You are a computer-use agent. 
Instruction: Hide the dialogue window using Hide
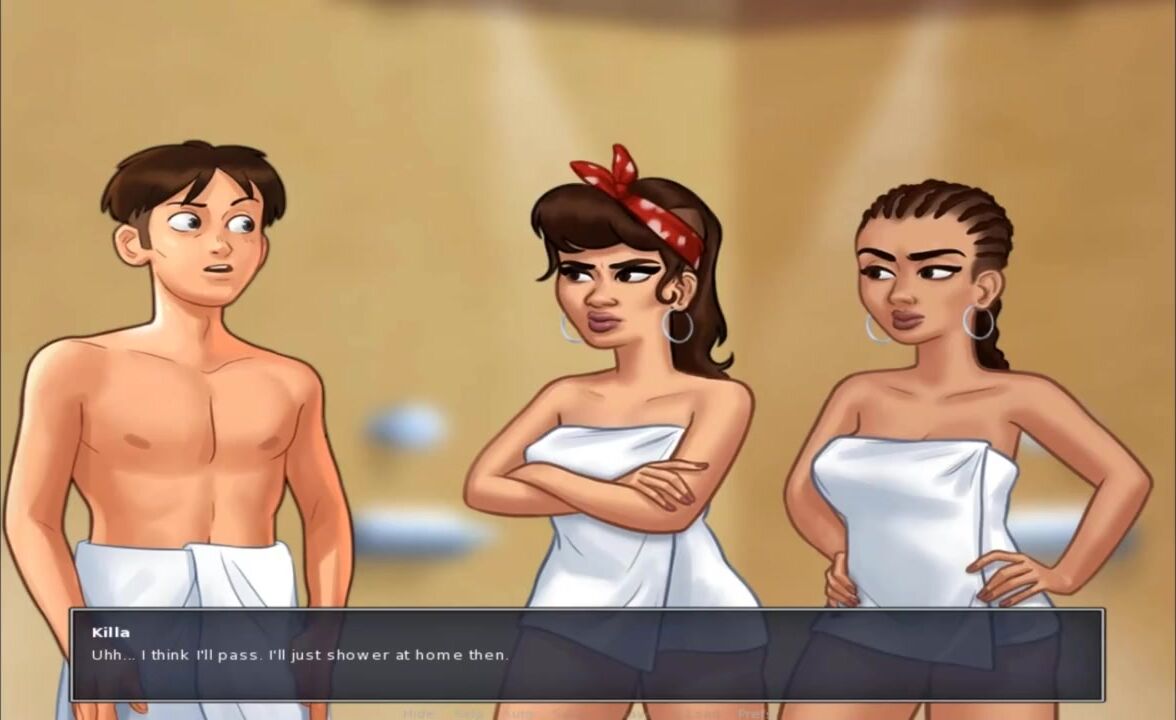[418, 714]
